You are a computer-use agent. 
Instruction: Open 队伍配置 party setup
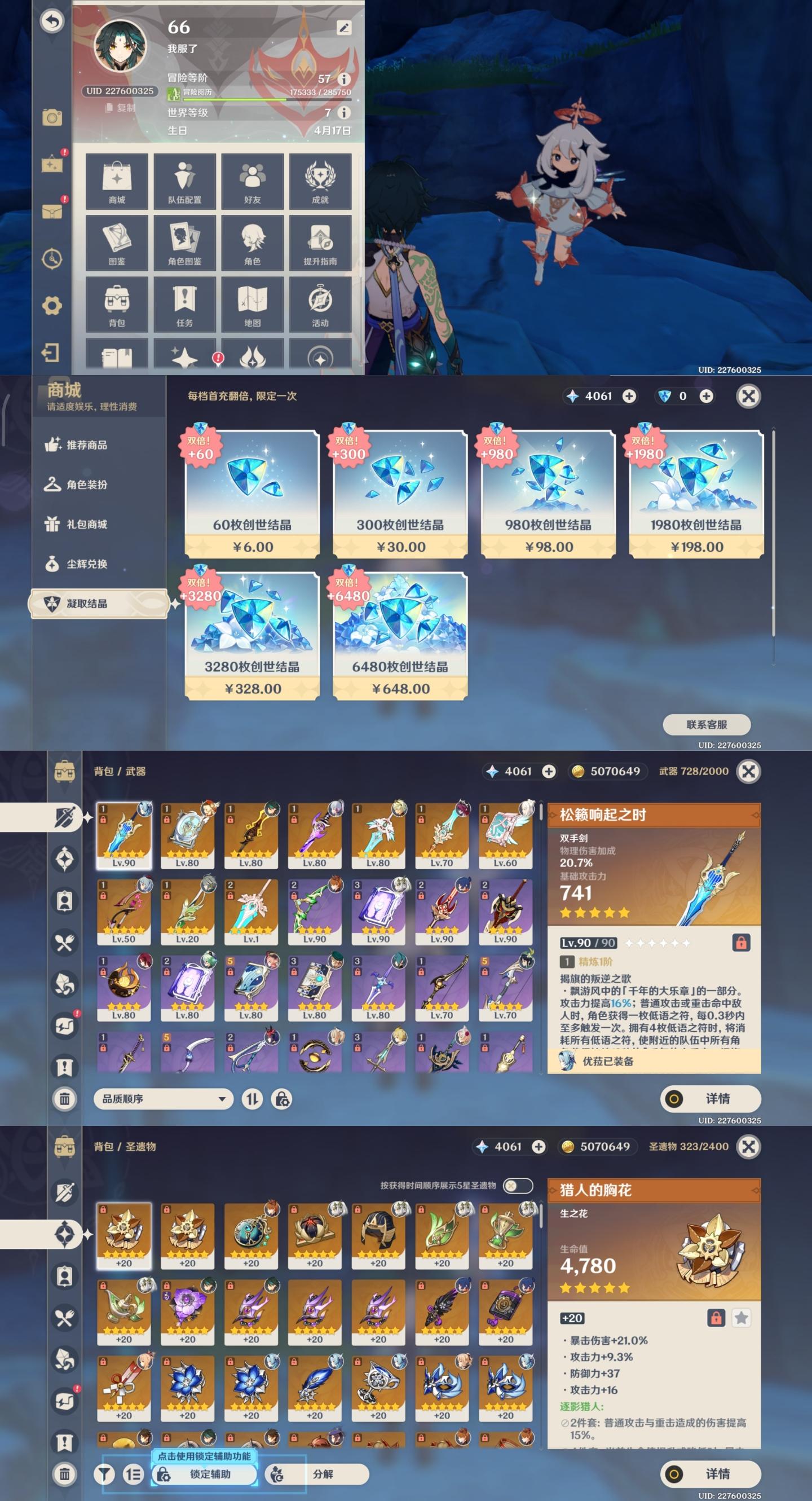184,181
